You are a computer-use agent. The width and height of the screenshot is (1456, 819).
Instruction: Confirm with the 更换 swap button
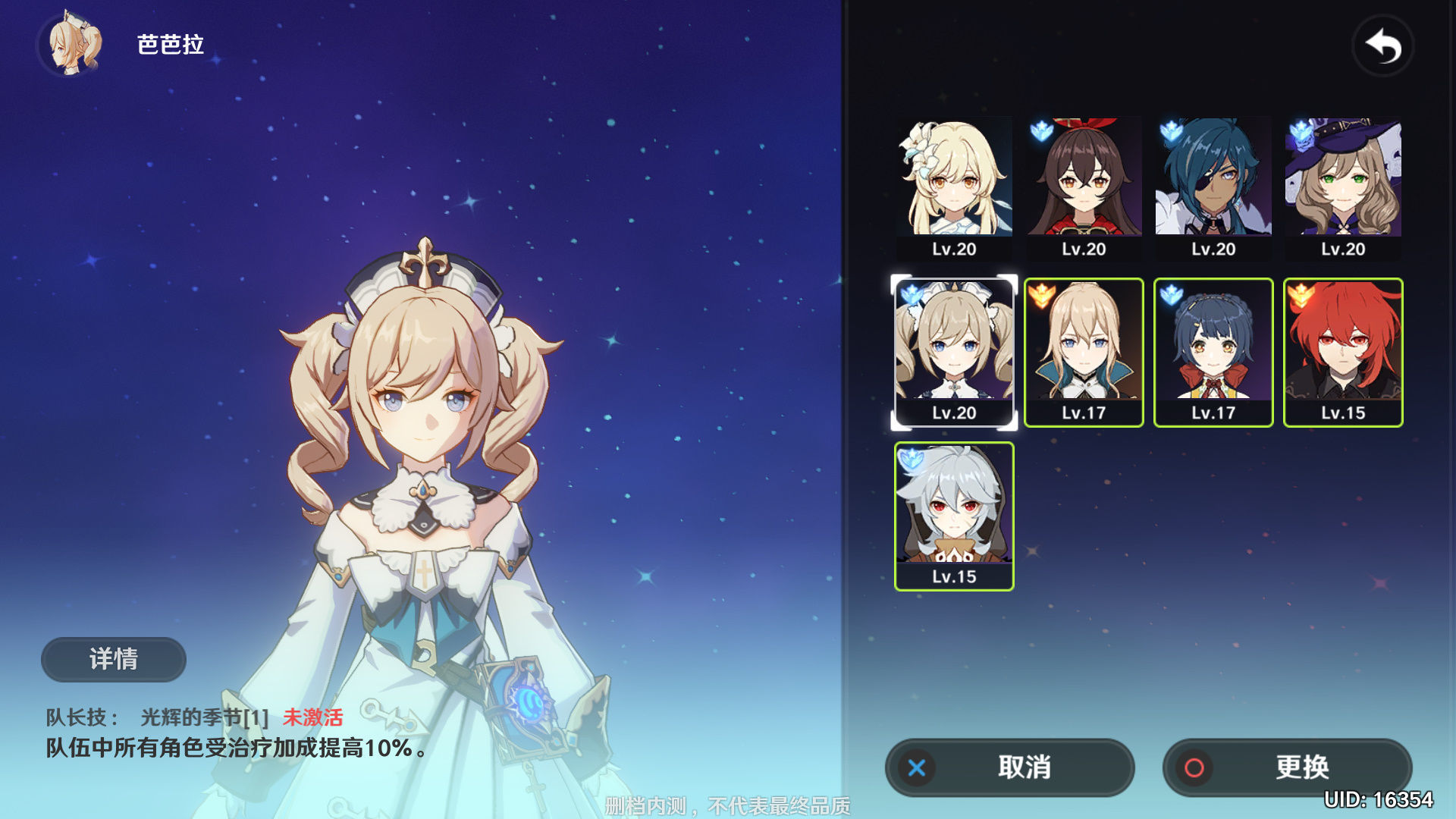(x=1287, y=767)
